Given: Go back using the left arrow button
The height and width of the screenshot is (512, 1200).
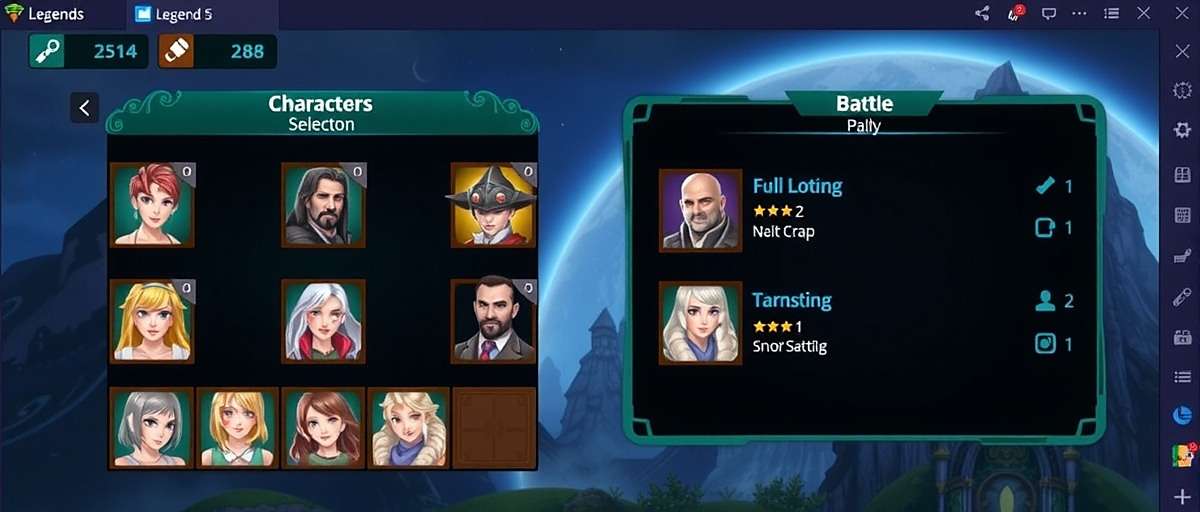Looking at the screenshot, I should click(x=84, y=108).
